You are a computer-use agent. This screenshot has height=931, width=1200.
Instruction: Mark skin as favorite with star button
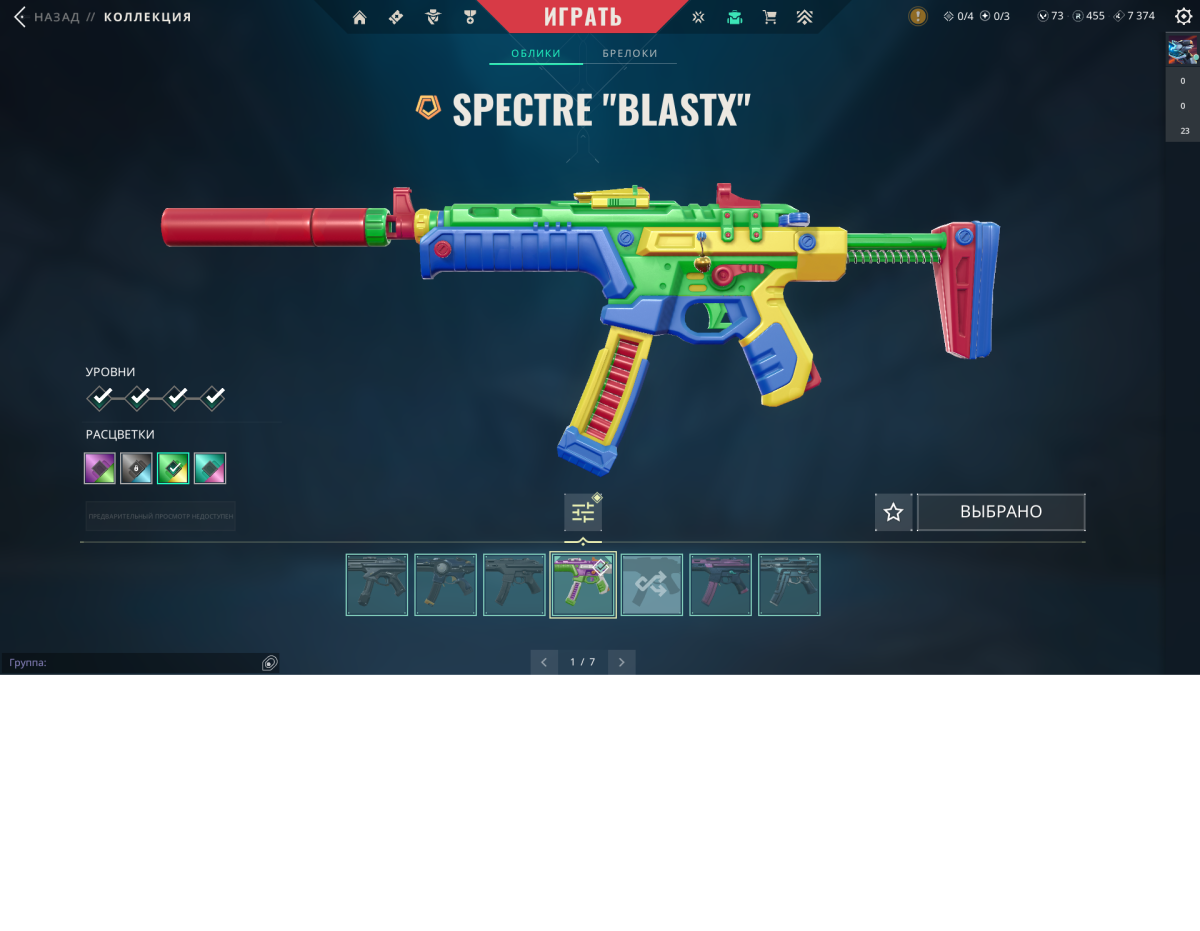893,512
